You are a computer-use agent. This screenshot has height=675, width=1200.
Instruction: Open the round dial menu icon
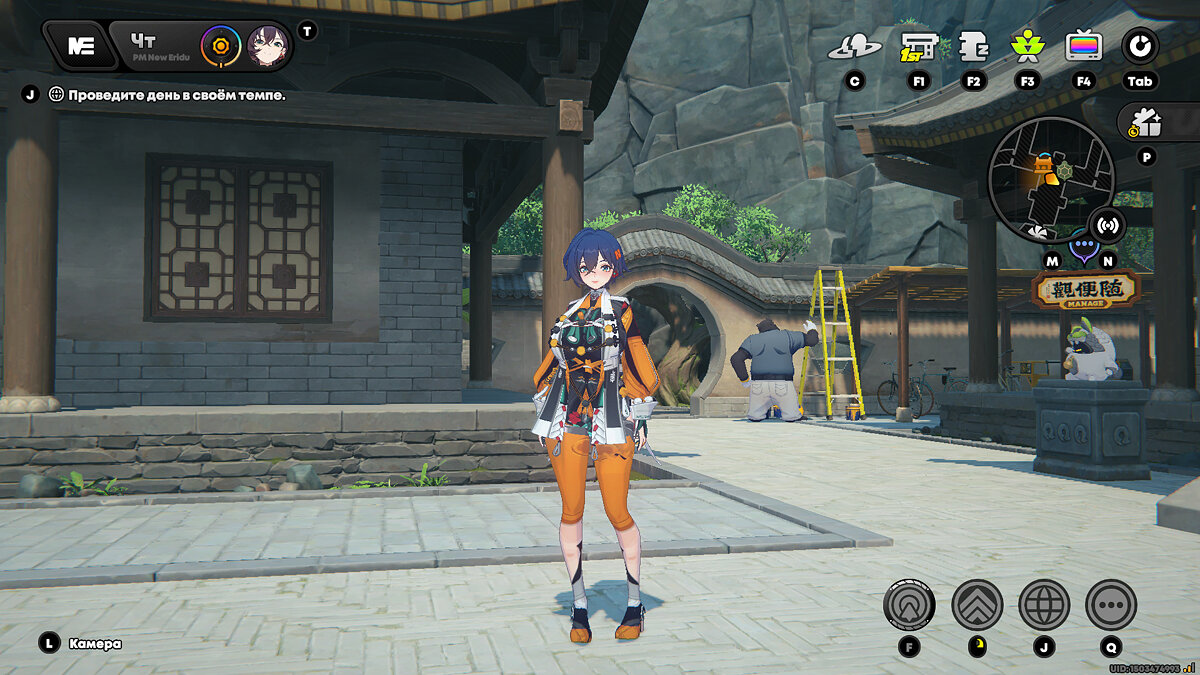click(x=1140, y=45)
